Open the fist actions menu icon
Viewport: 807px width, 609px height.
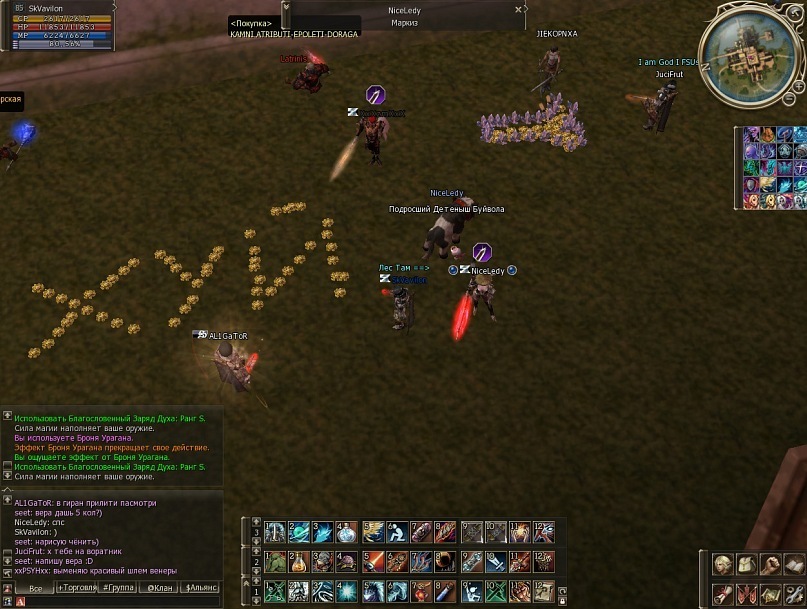770,565
